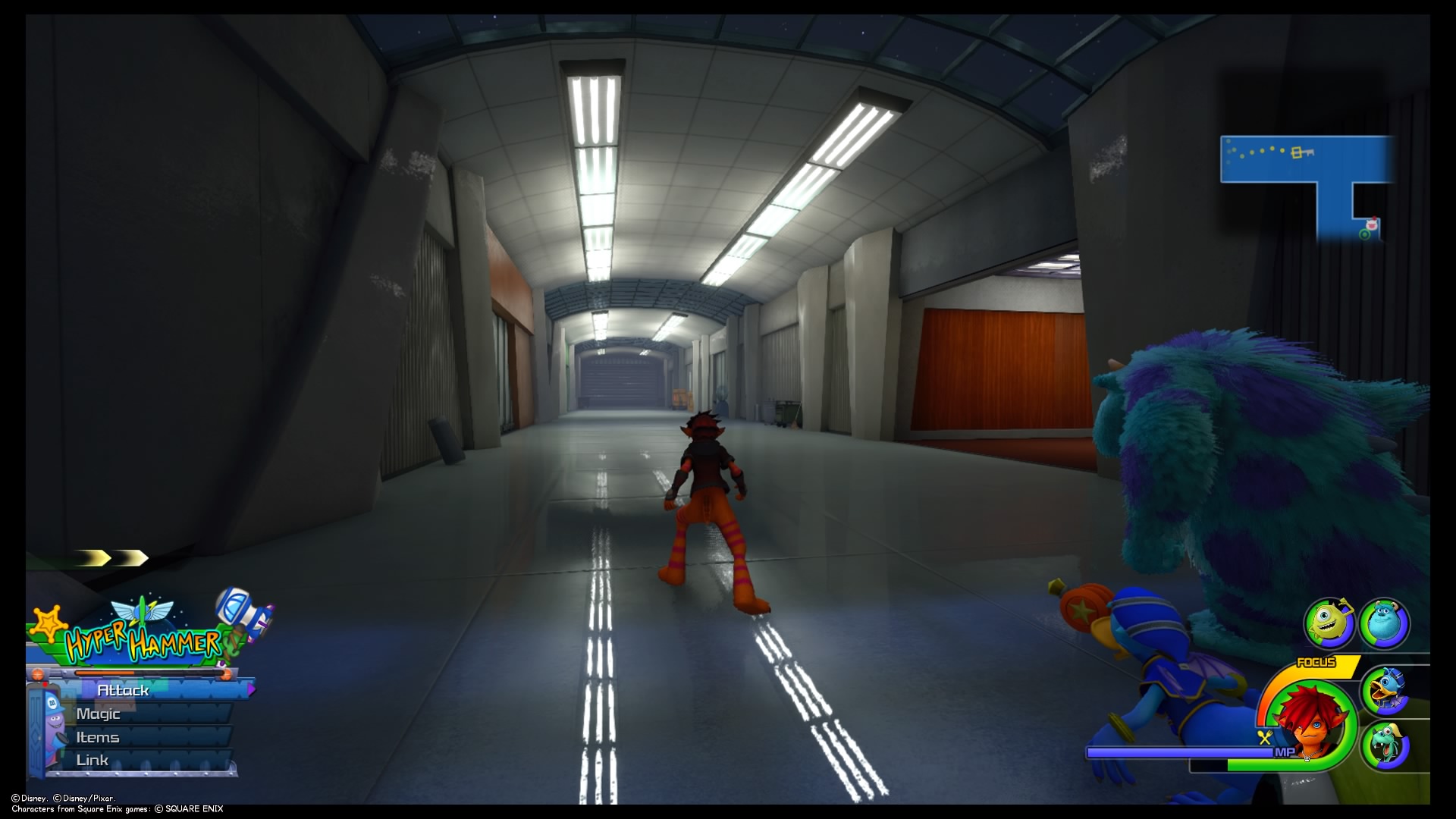Click the Kupo Coin fork-and-spoon icon
1456x819 pixels.
coord(1265,737)
